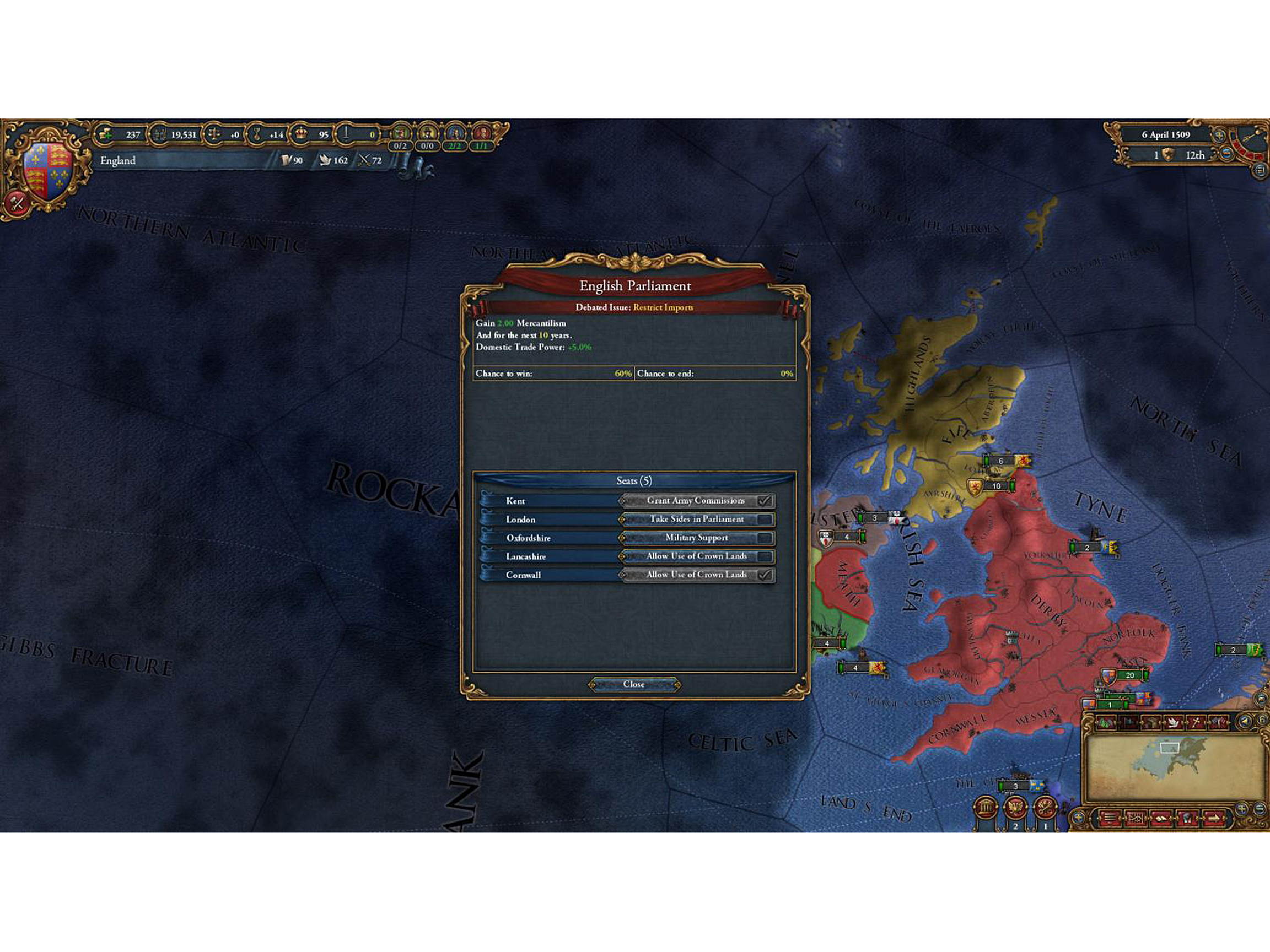This screenshot has height=952, width=1270.
Task: Click the legitimacy crown icon showing 95
Action: click(x=301, y=135)
